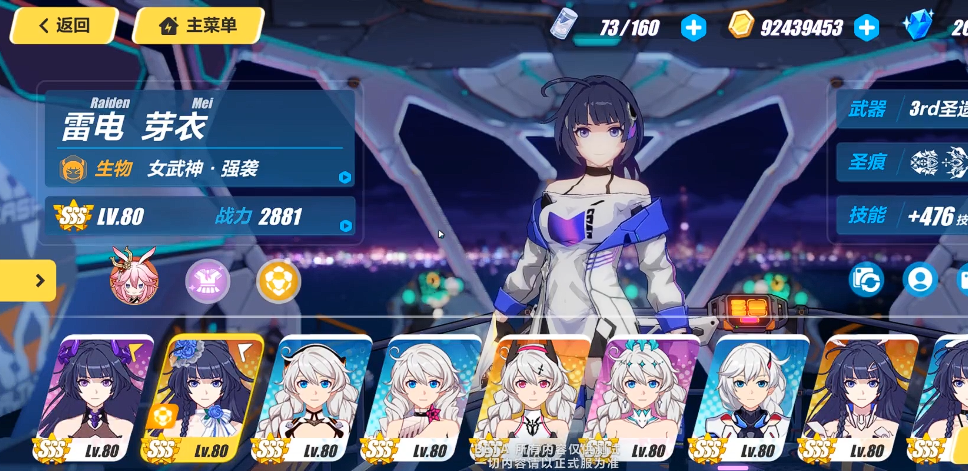Open the purple outfit wardrobe icon
Image resolution: width=968 pixels, height=471 pixels.
click(x=207, y=281)
